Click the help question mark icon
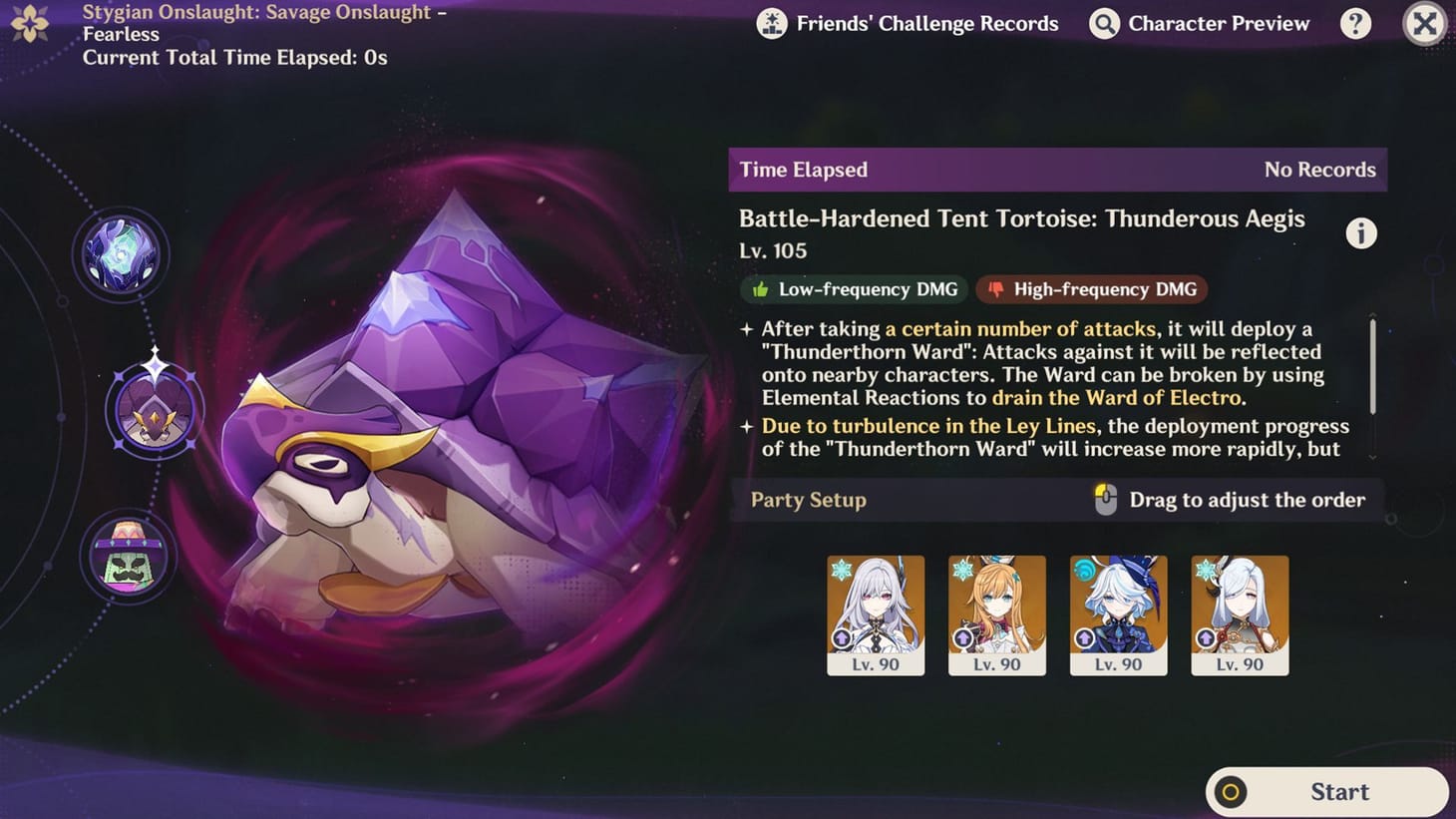The width and height of the screenshot is (1456, 819). click(1356, 23)
